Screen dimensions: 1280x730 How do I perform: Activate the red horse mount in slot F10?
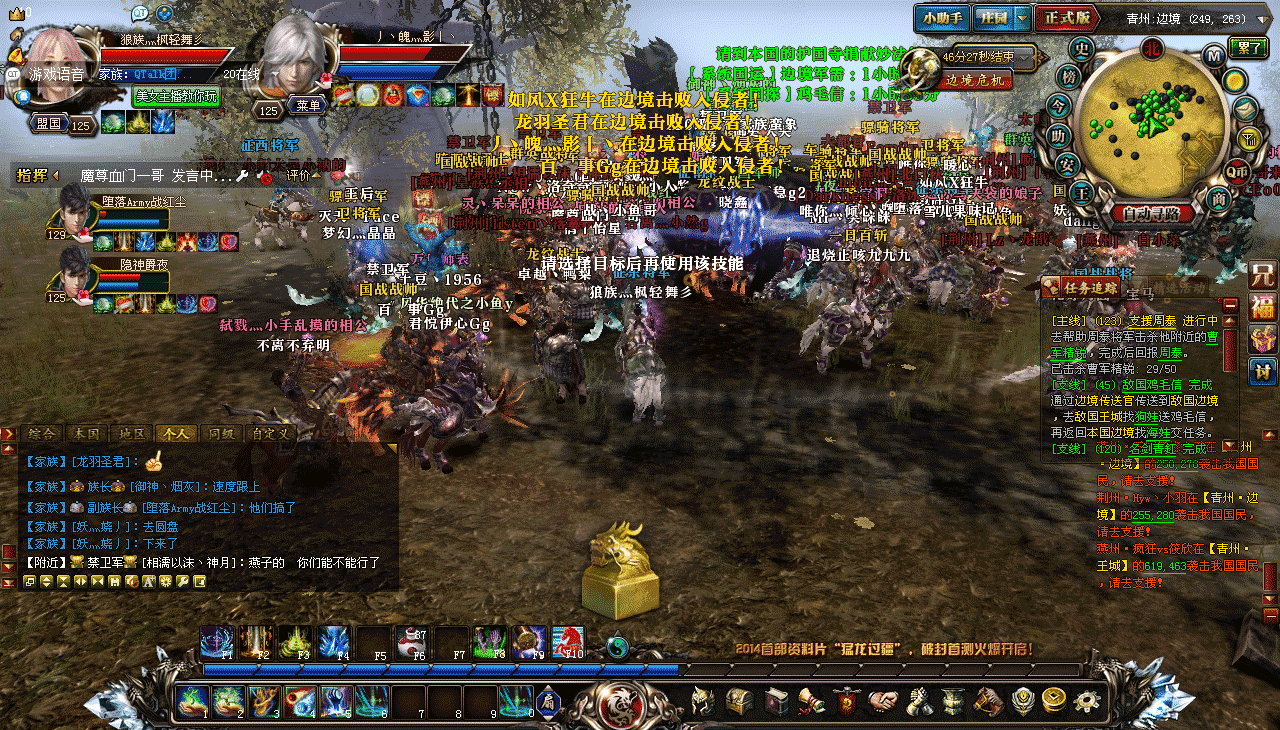point(568,640)
